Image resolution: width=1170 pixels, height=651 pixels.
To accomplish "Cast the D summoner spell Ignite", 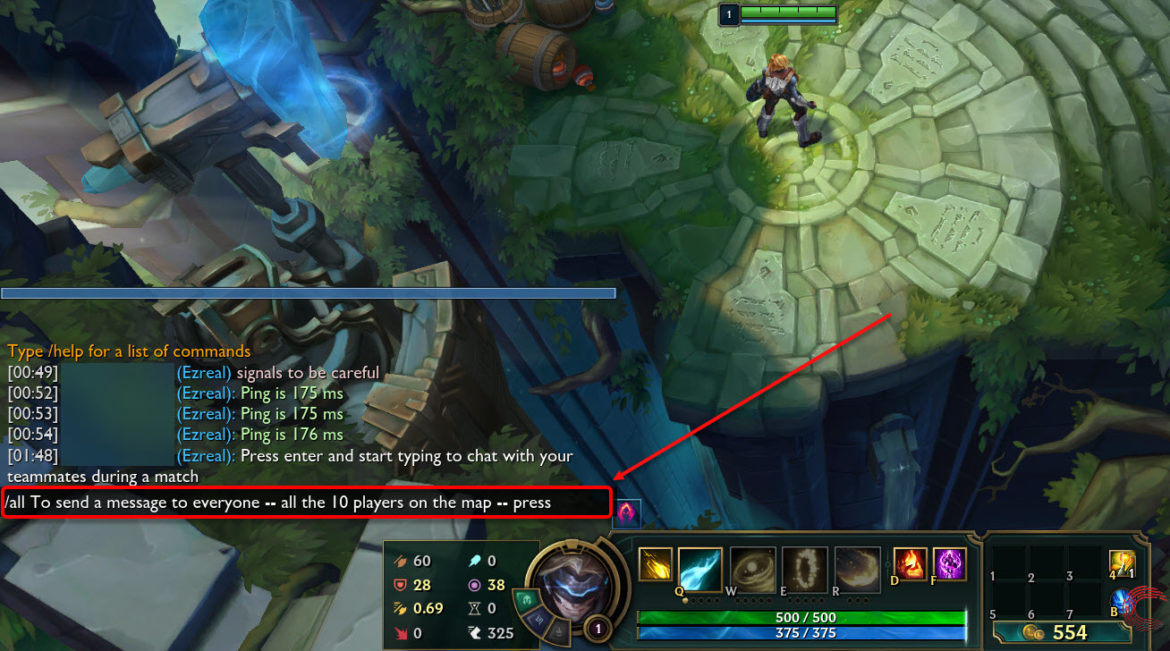I will tap(909, 563).
